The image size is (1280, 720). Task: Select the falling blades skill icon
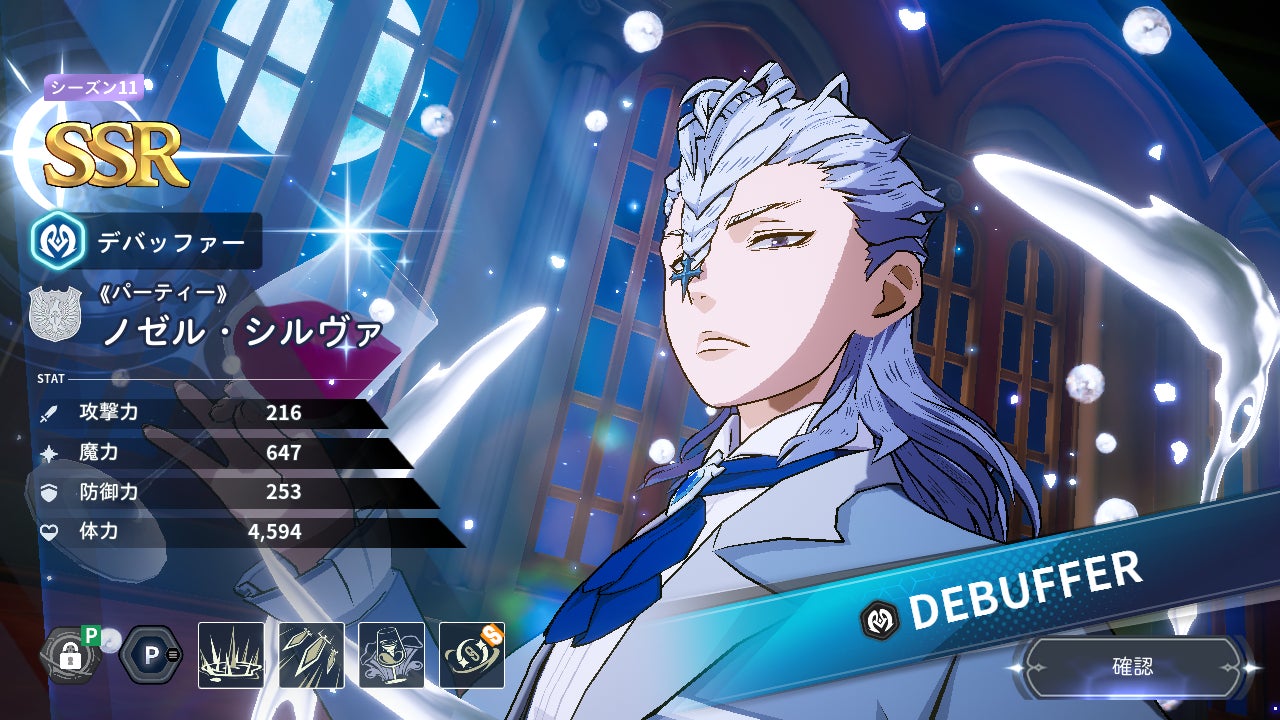[311, 656]
